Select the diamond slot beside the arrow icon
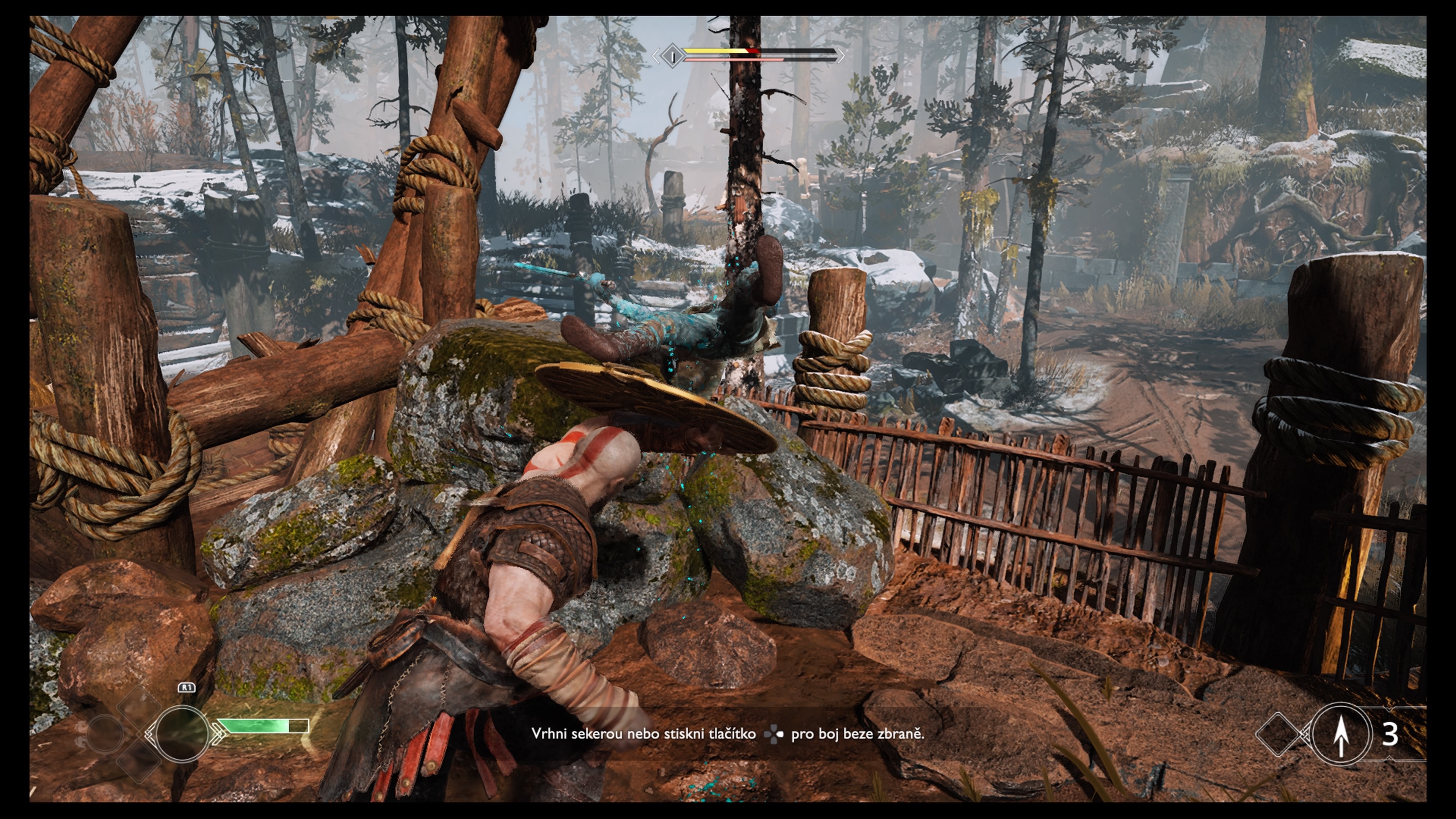Image resolution: width=1456 pixels, height=819 pixels. pyautogui.click(x=1280, y=734)
